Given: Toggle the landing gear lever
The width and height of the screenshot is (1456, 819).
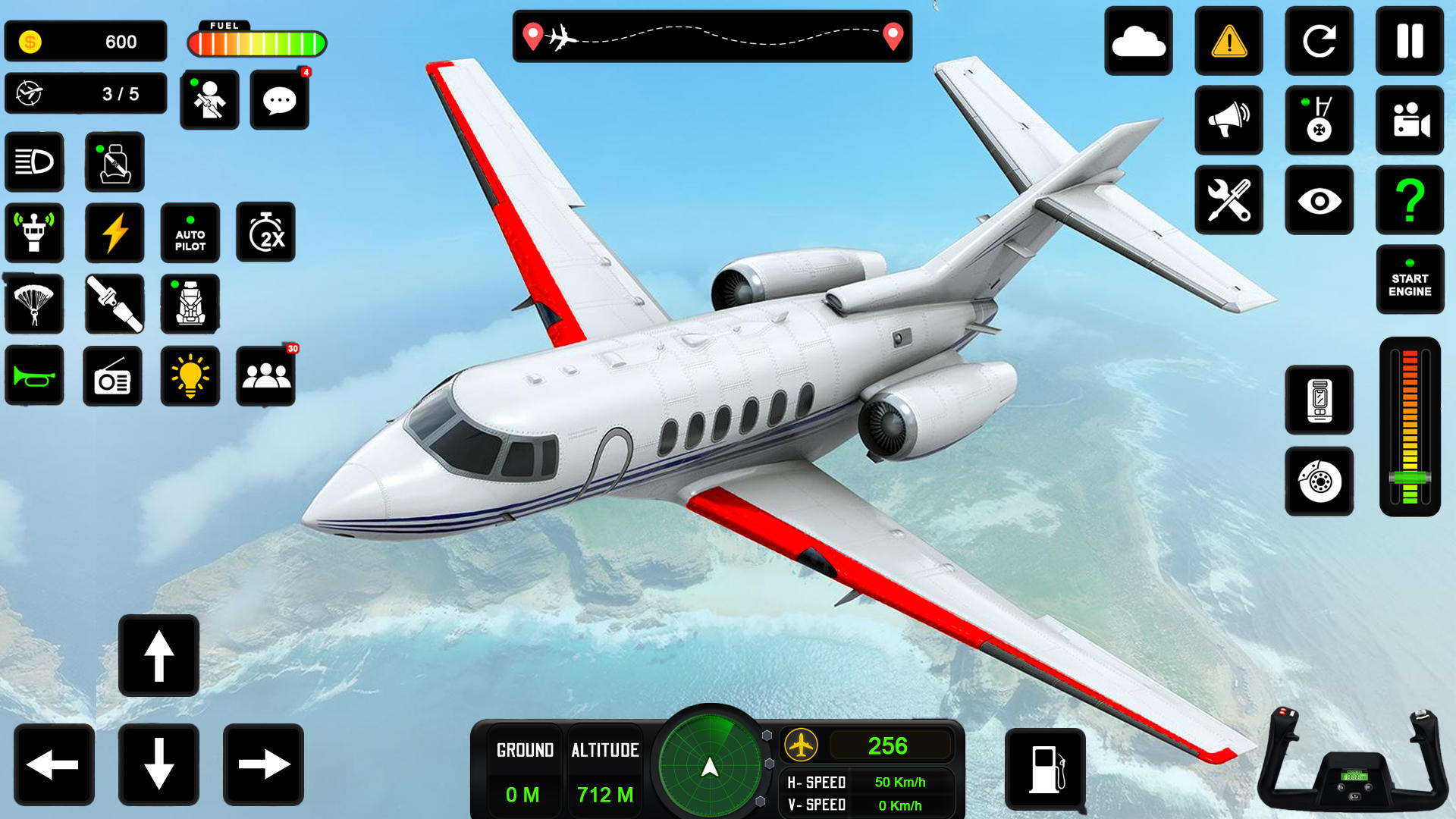Looking at the screenshot, I should (x=1319, y=120).
